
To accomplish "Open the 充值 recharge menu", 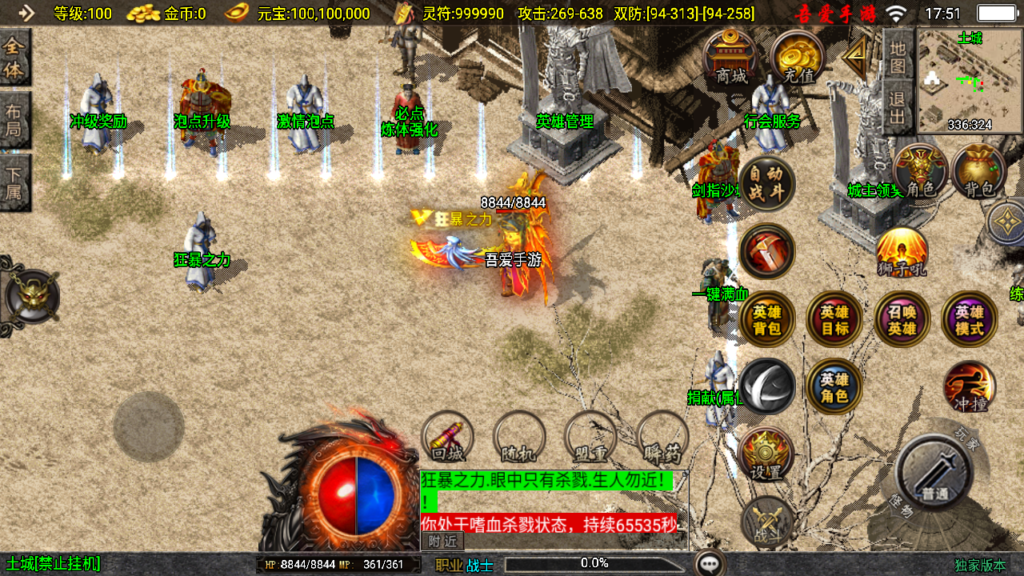I will (x=796, y=59).
